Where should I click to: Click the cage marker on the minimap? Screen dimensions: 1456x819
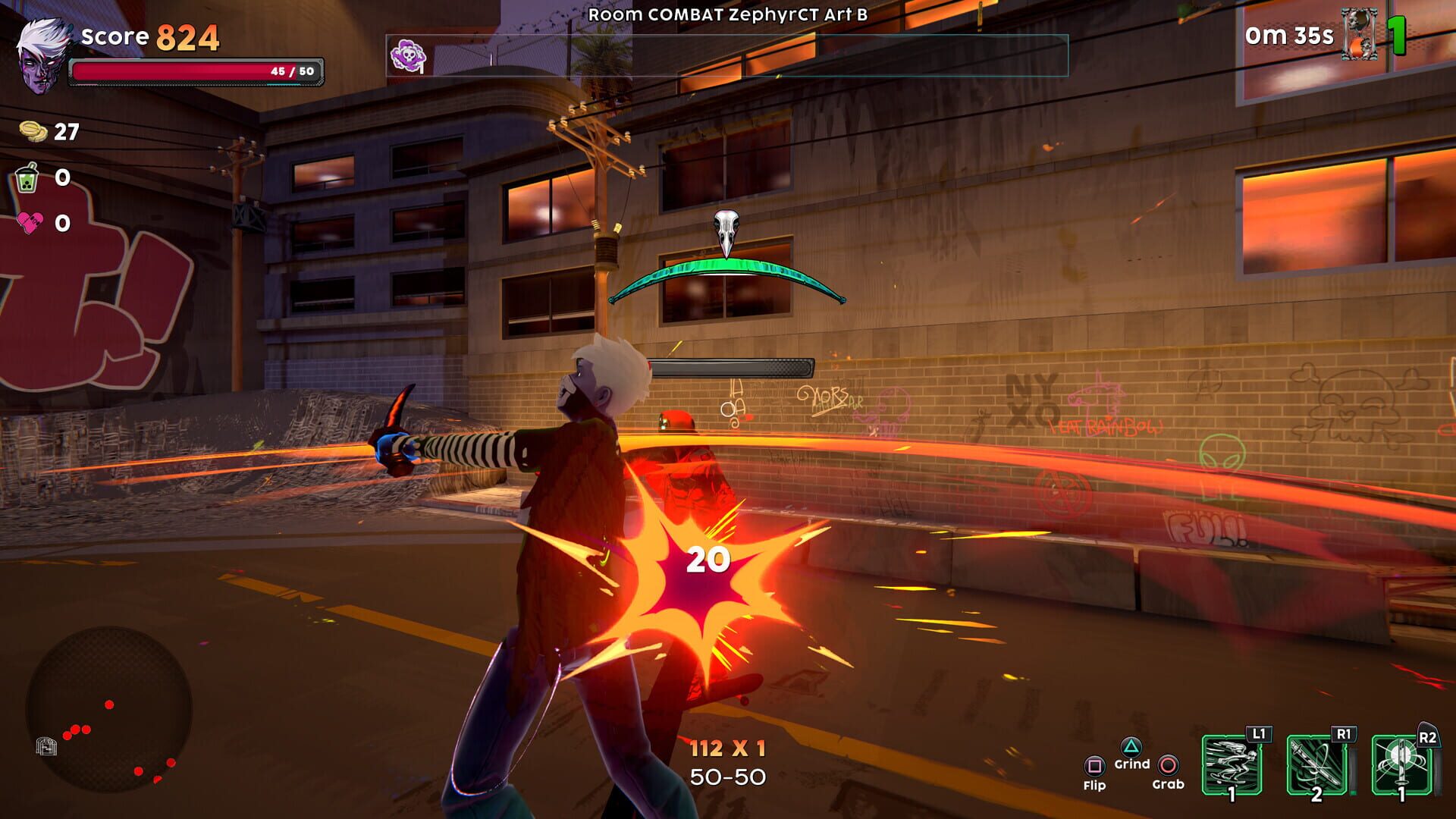pyautogui.click(x=46, y=746)
